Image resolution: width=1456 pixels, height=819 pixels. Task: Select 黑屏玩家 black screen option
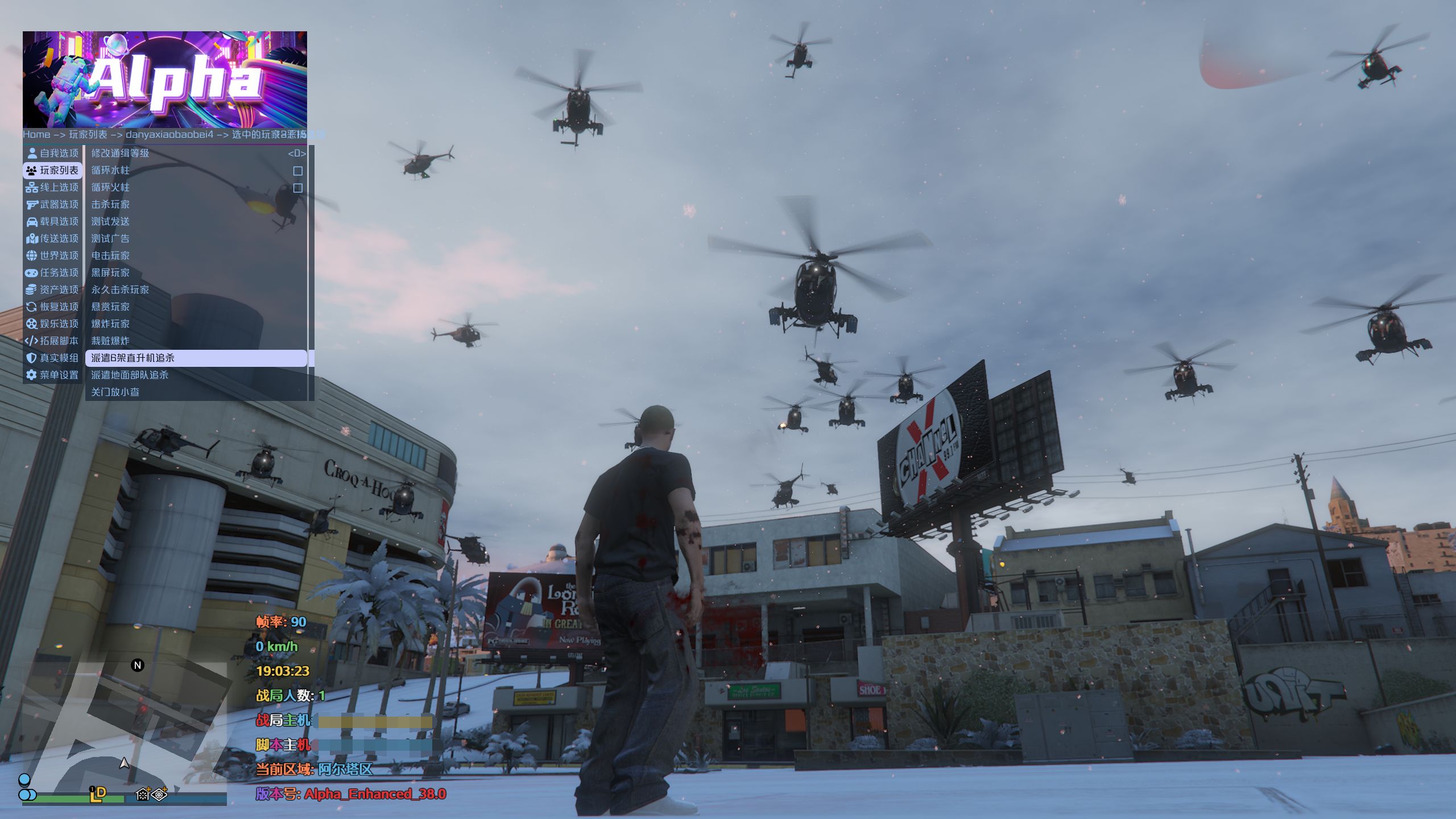(x=110, y=272)
